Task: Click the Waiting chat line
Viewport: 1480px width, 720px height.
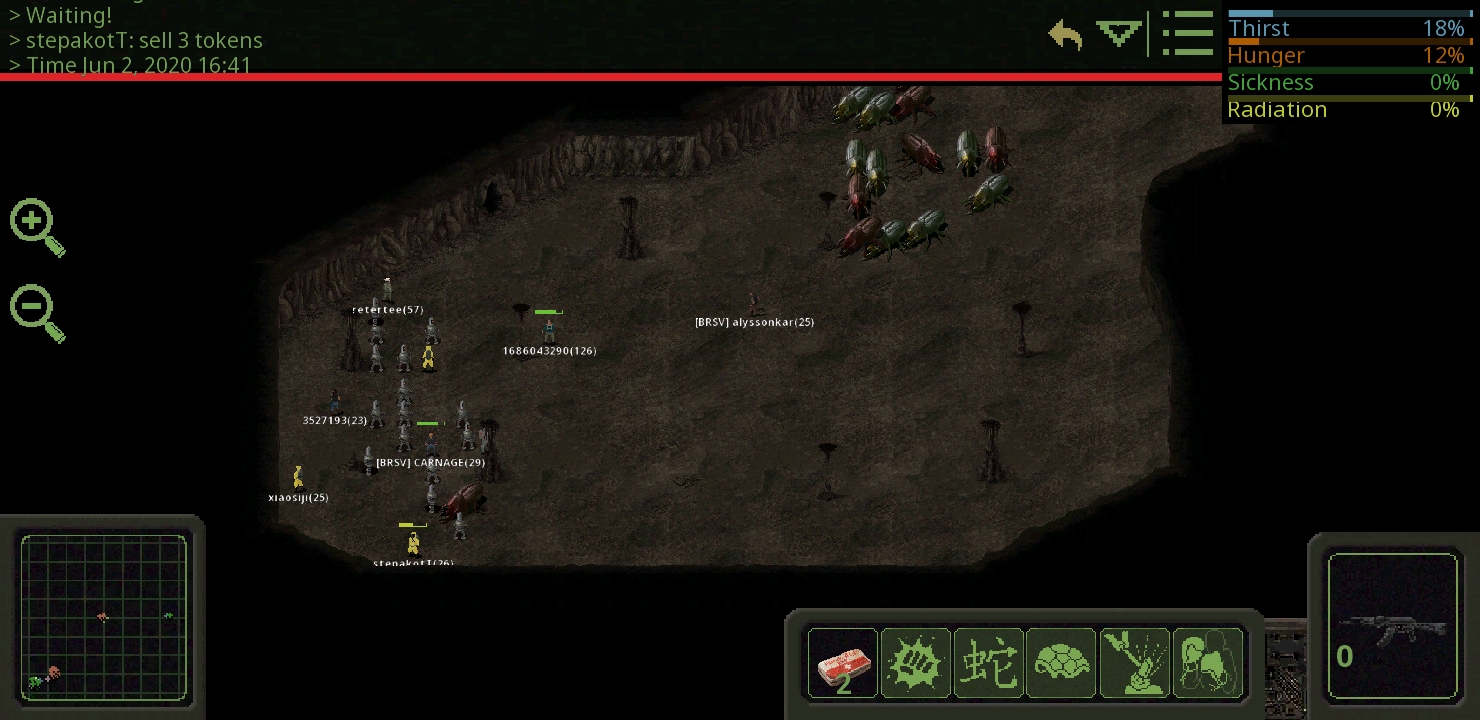Action: 67,15
